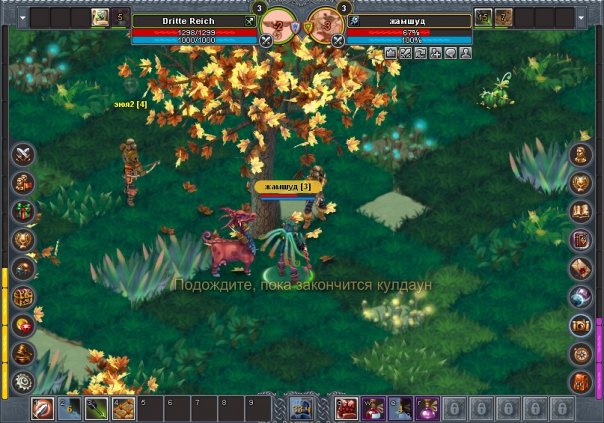Select the red monster belt item
Viewport: 604px width, 423px height.
347,408
